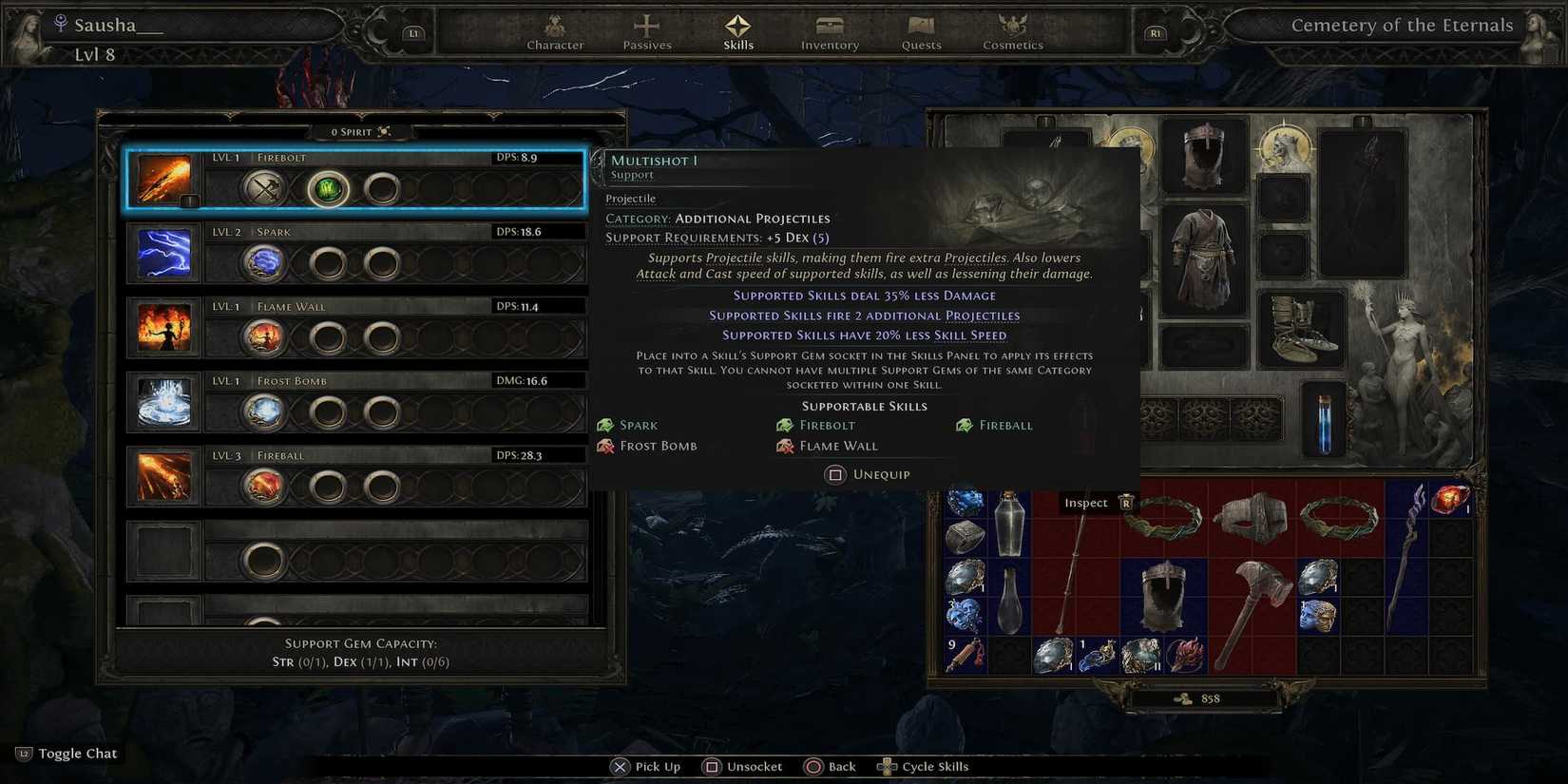Image resolution: width=1568 pixels, height=784 pixels.
Task: Click the Unequip button
Action: pyautogui.click(x=867, y=474)
